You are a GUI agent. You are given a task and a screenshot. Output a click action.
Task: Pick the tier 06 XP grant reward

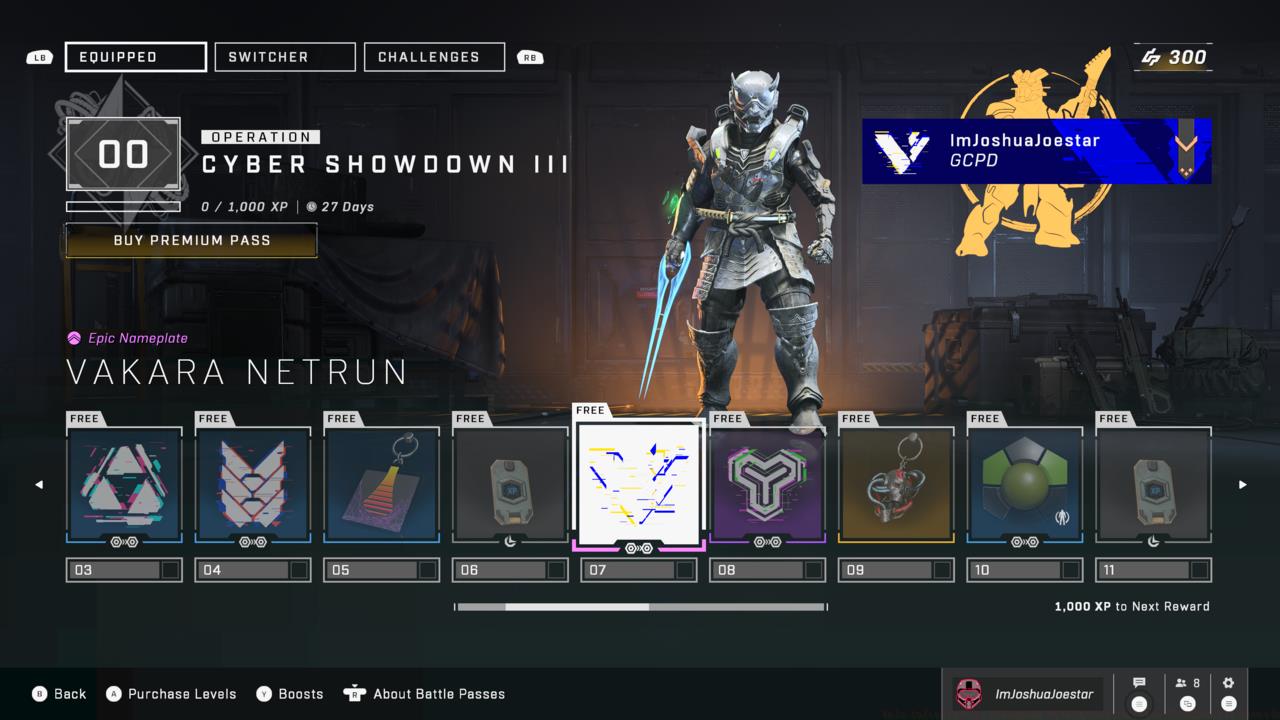point(511,485)
